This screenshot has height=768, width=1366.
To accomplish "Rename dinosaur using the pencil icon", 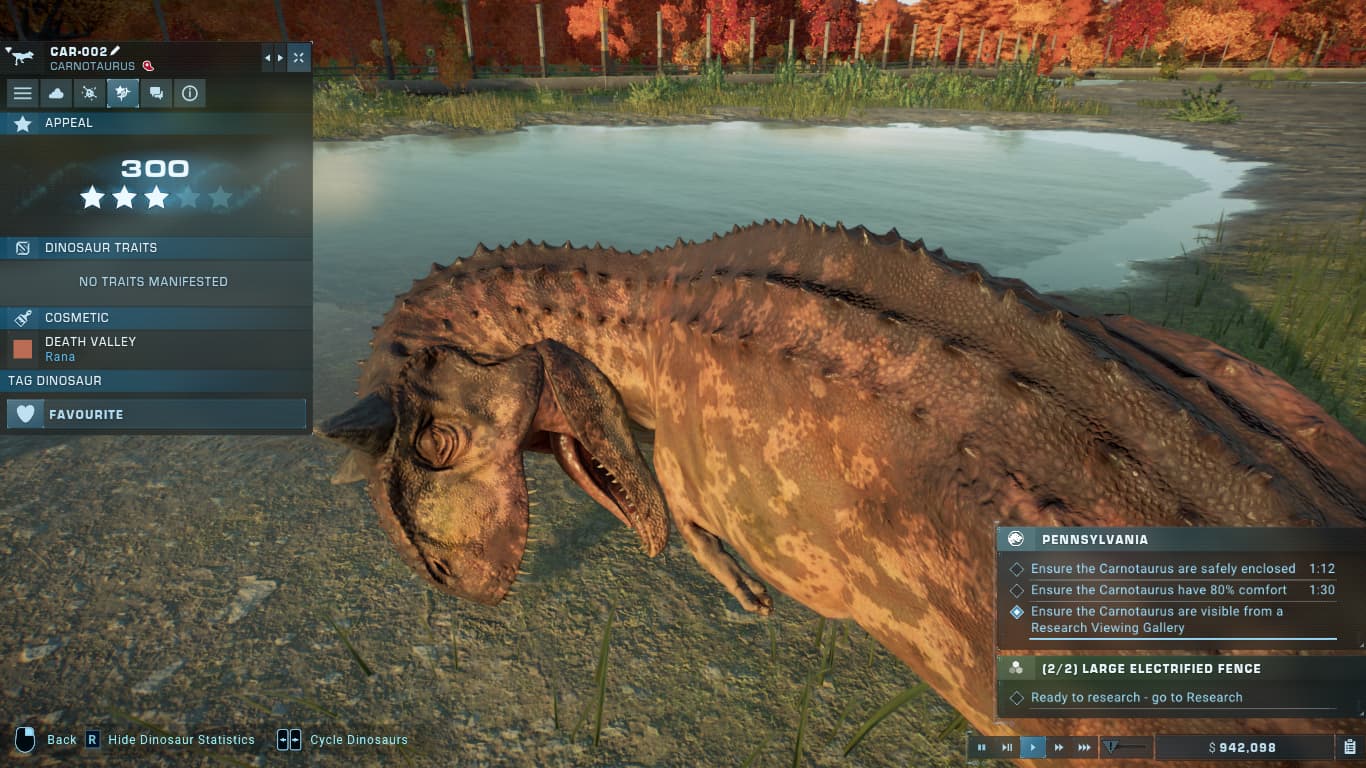I will 115,51.
